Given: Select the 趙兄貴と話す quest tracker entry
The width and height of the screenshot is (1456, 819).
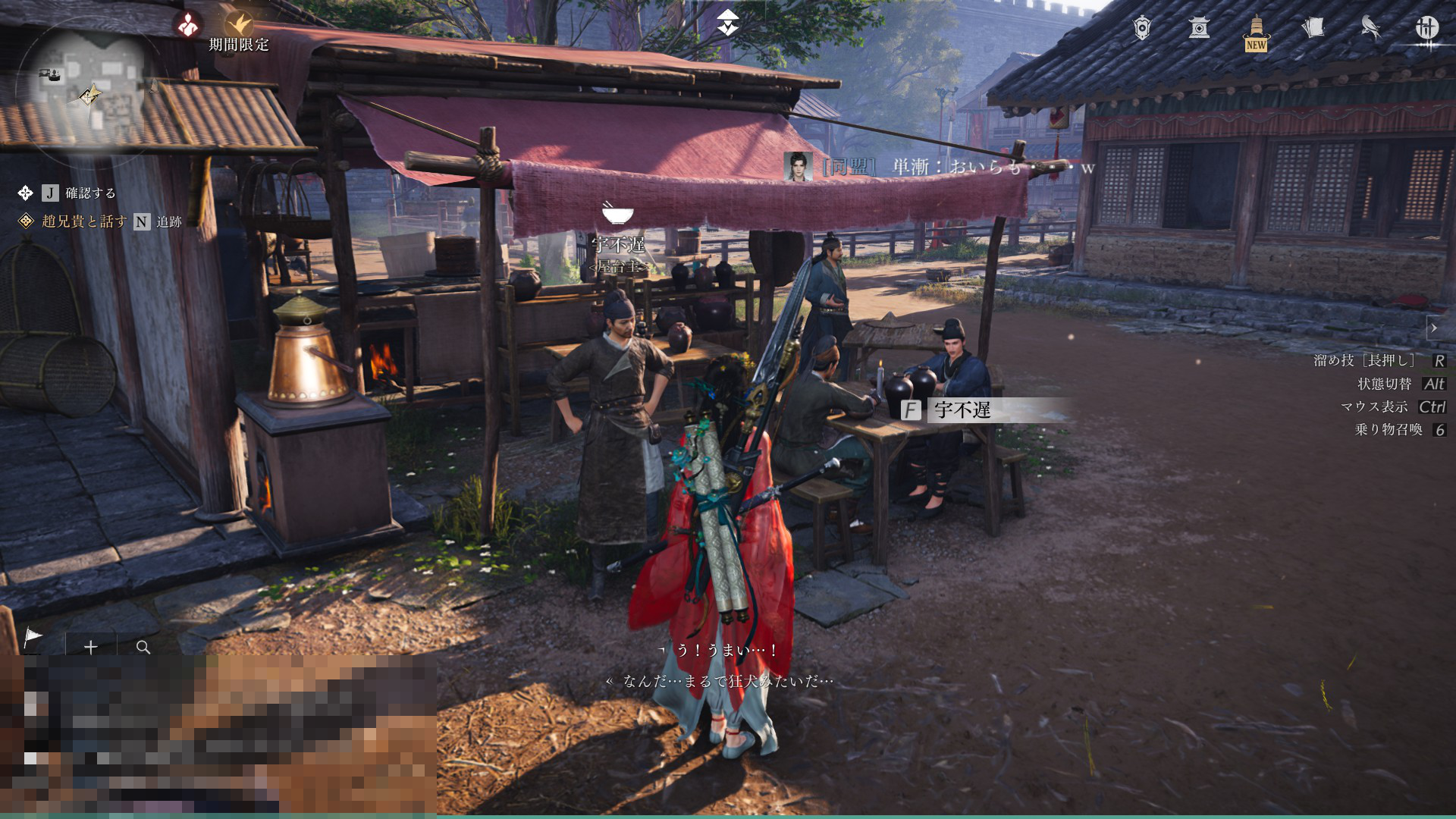Looking at the screenshot, I should [84, 221].
